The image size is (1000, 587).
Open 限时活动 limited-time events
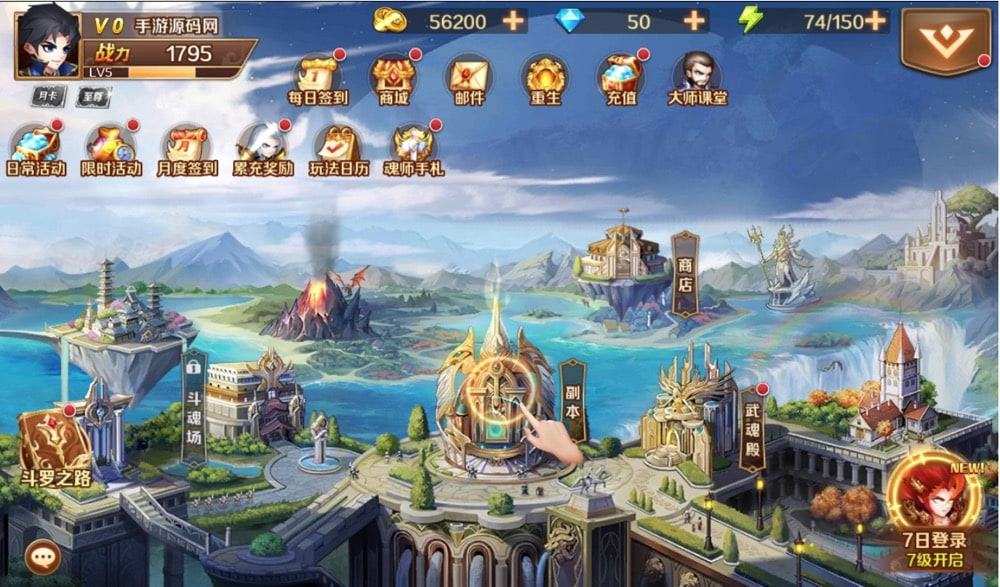(x=111, y=148)
